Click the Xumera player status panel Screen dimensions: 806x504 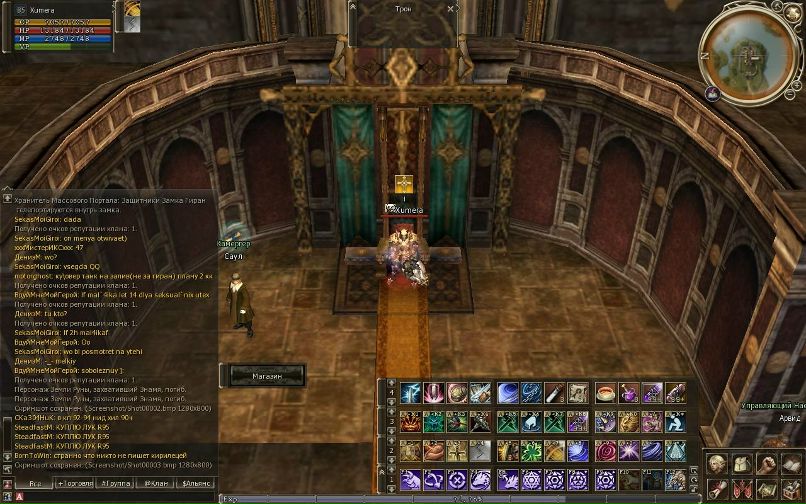pos(60,20)
